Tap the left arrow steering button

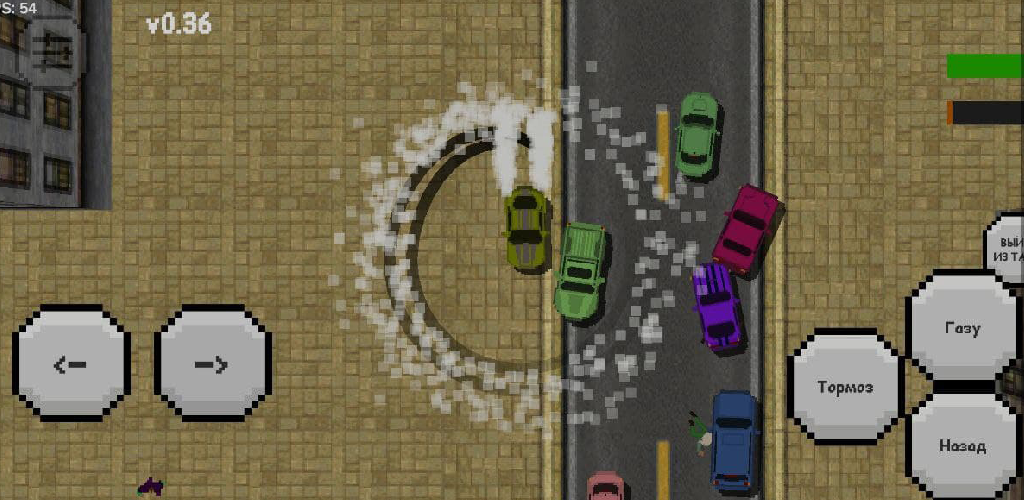click(71, 362)
